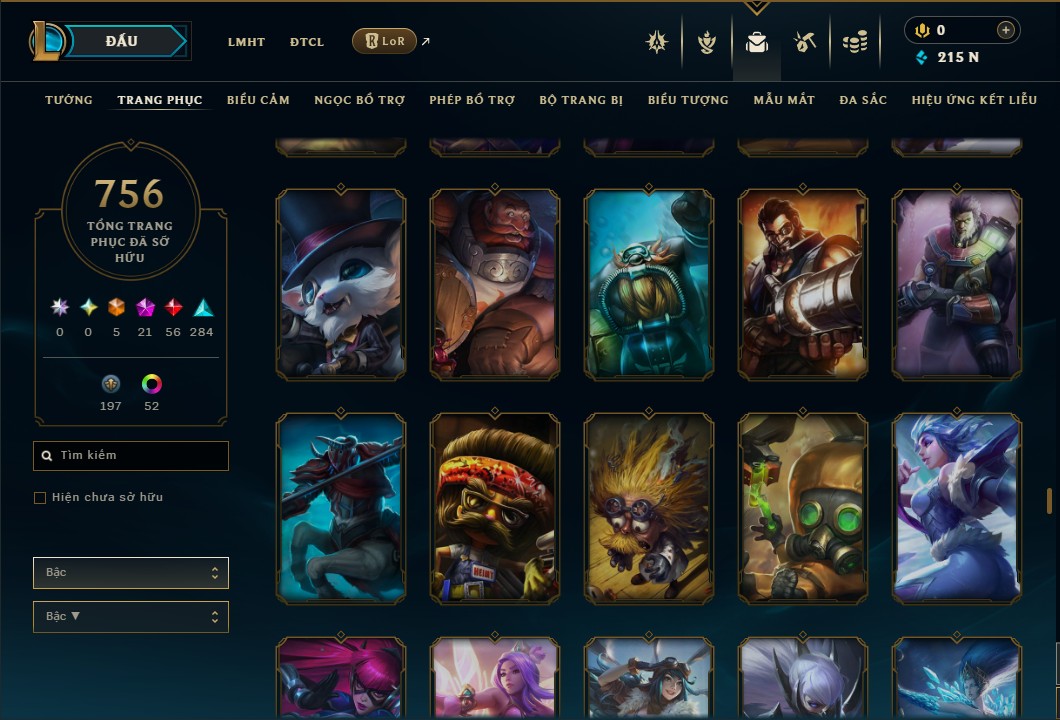Click the ĐẤU play button
Image resolution: width=1060 pixels, height=720 pixels.
tap(122, 41)
